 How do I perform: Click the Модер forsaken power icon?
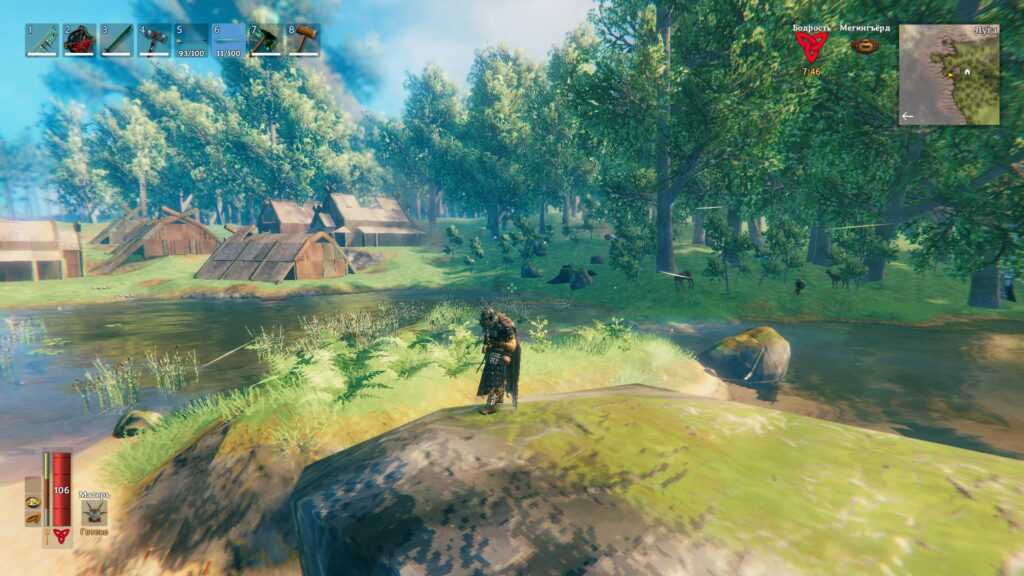pos(94,512)
